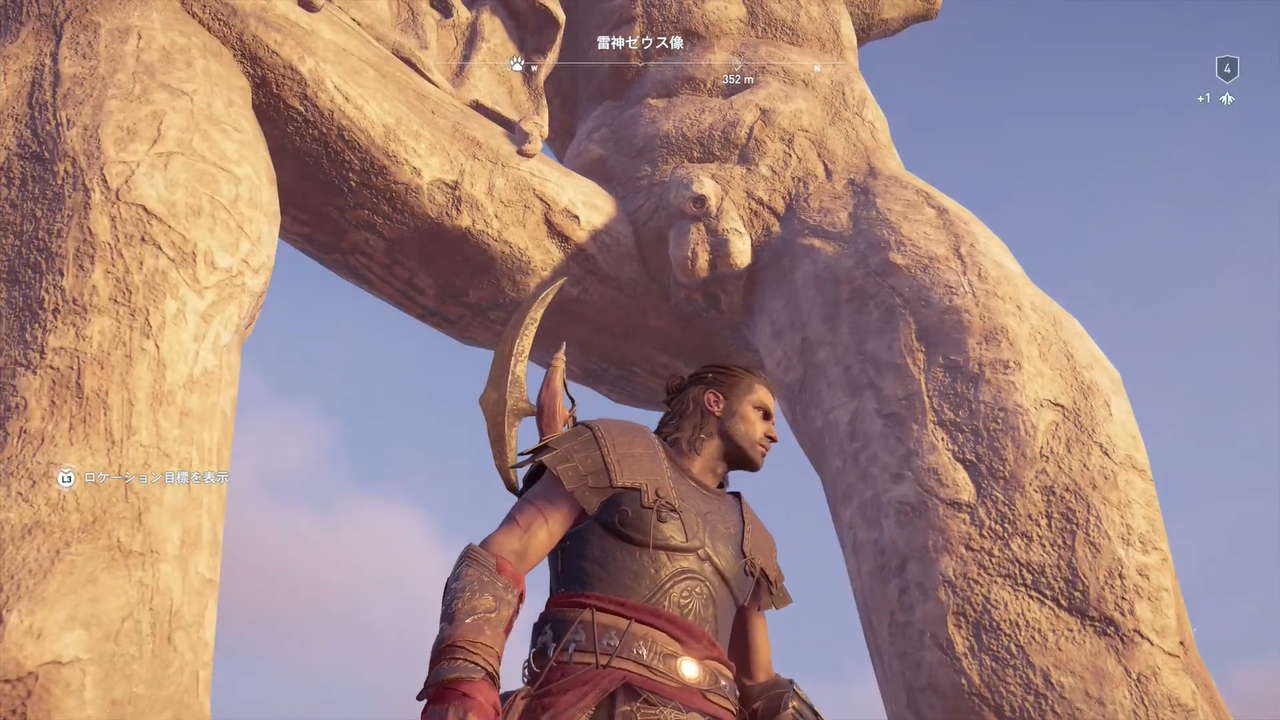Click the paw print icon on the compass
This screenshot has width=1280, height=720.
click(x=516, y=64)
